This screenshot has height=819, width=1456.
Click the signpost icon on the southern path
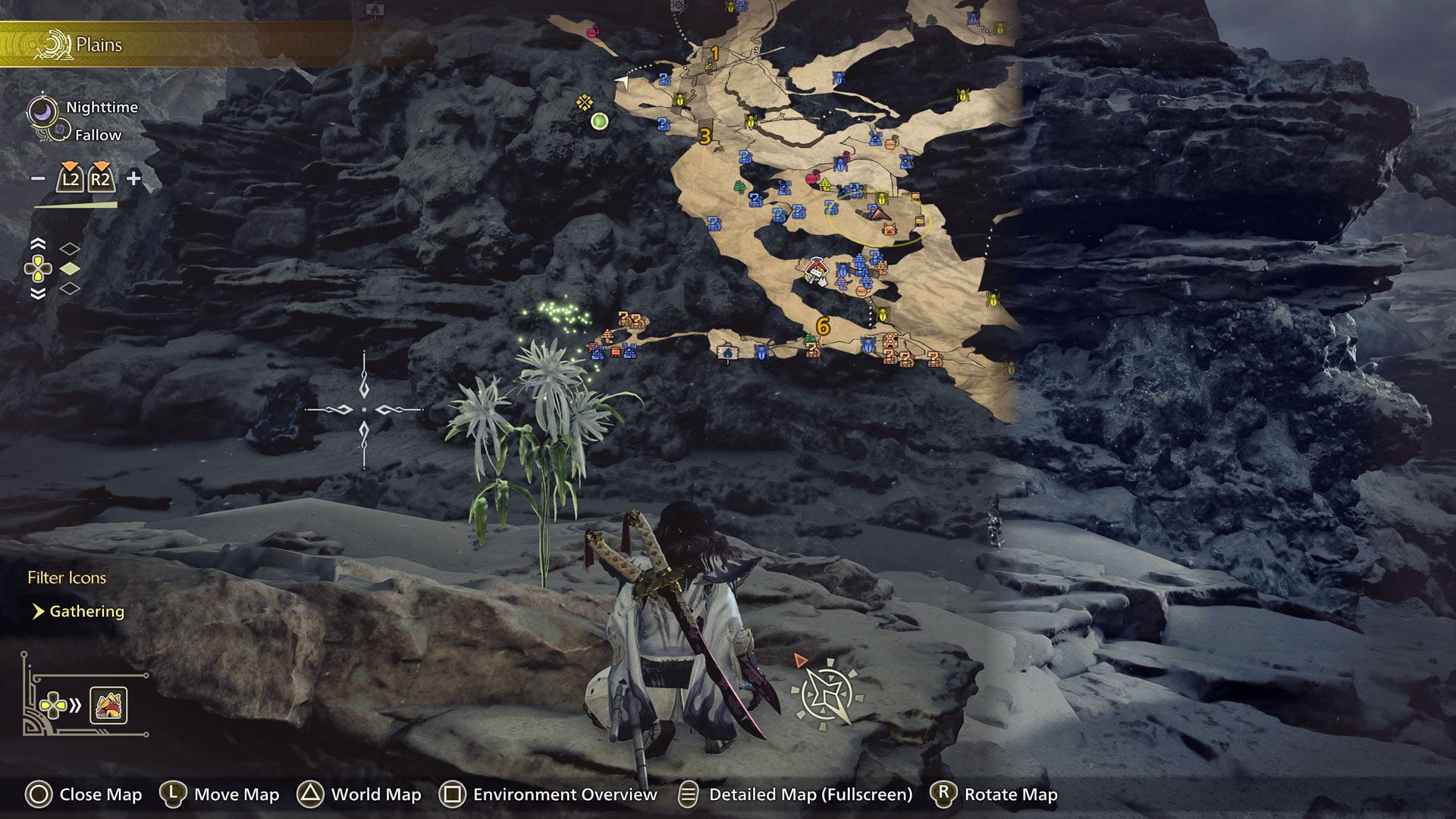[x=728, y=353]
